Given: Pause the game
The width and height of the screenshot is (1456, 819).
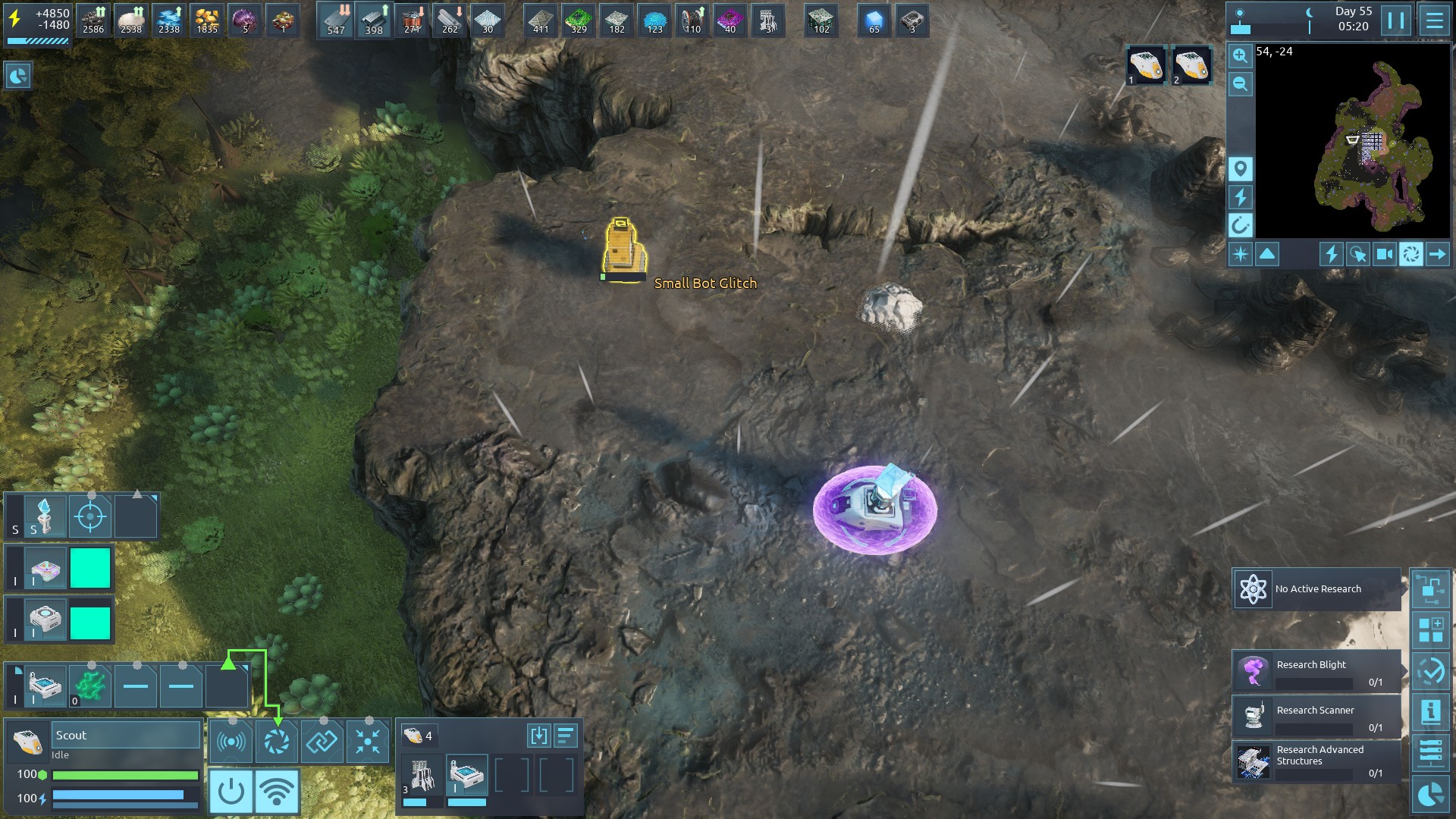Looking at the screenshot, I should click(x=1396, y=20).
